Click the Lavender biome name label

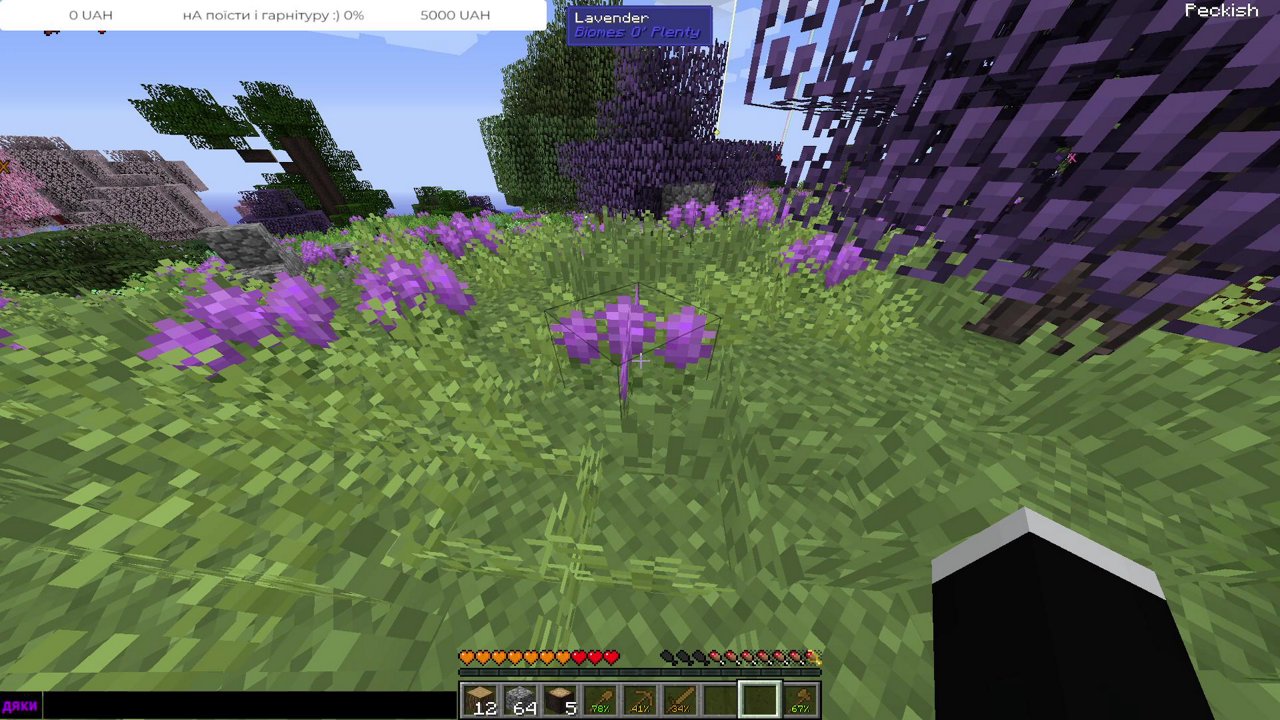click(612, 17)
